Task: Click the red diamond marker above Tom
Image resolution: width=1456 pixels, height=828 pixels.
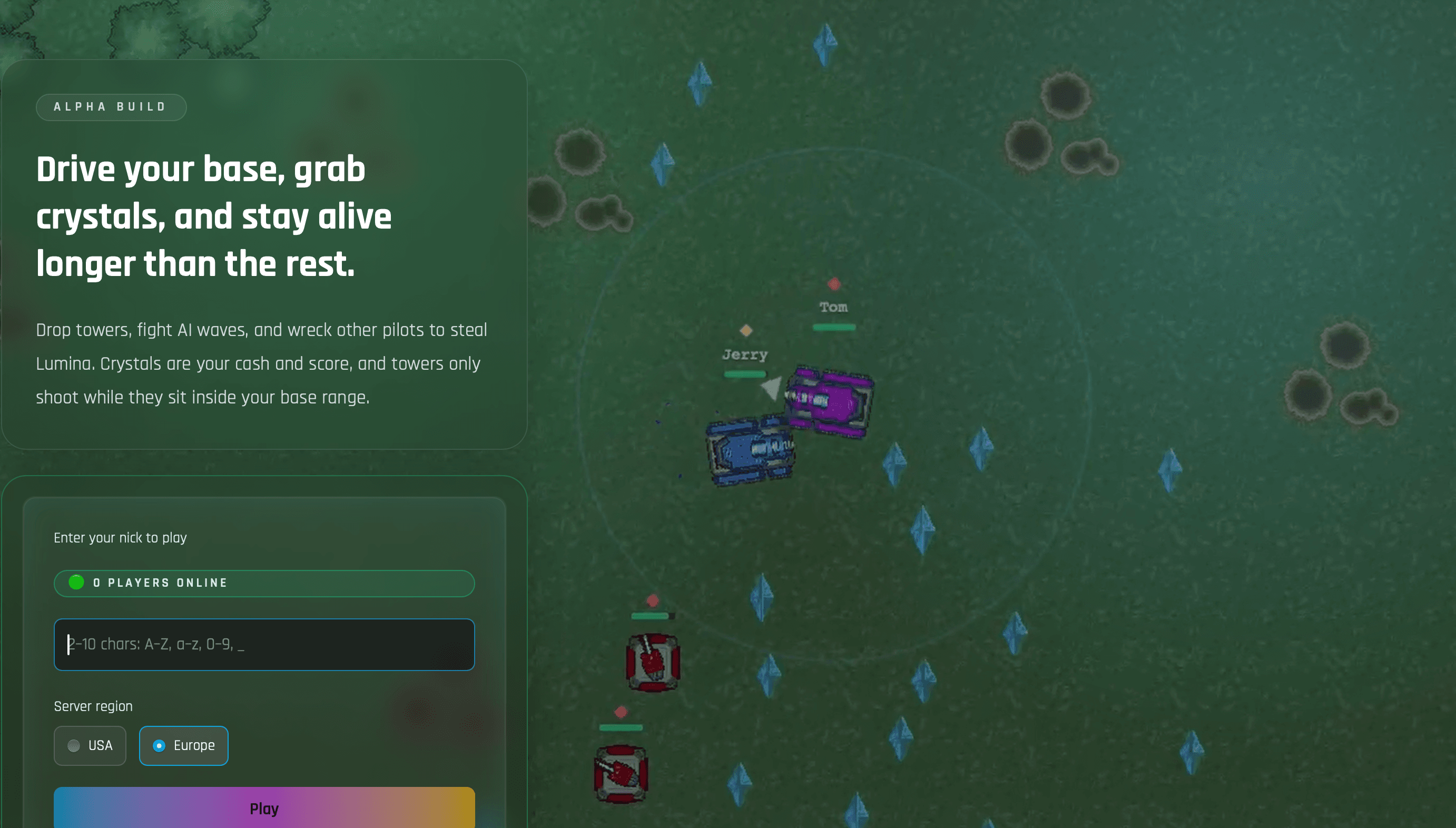Action: pos(834,283)
